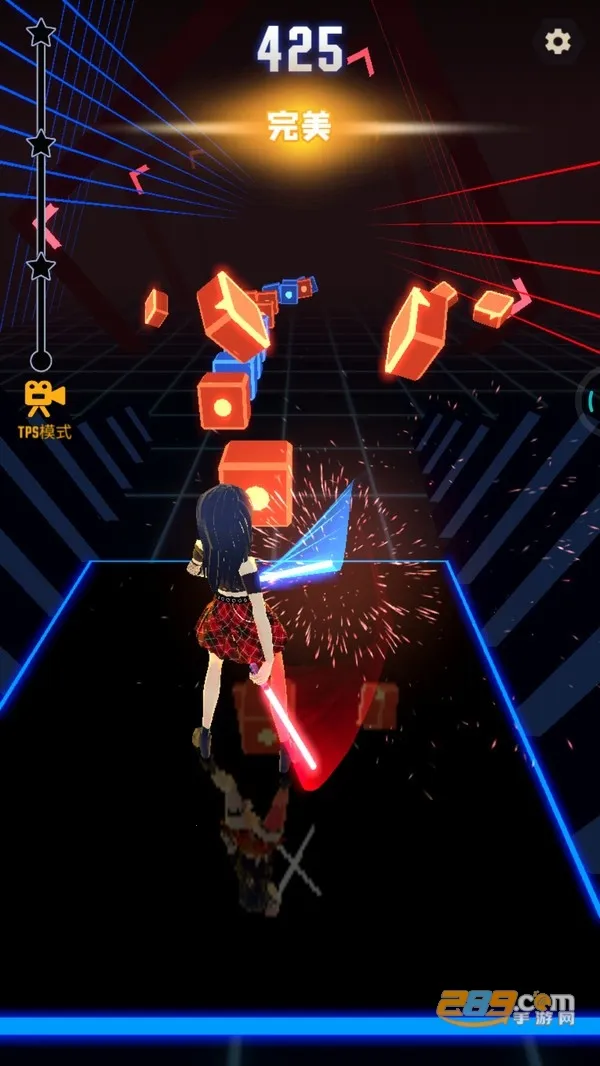Open the gear settings menu
This screenshot has width=600, height=1066.
tap(557, 41)
